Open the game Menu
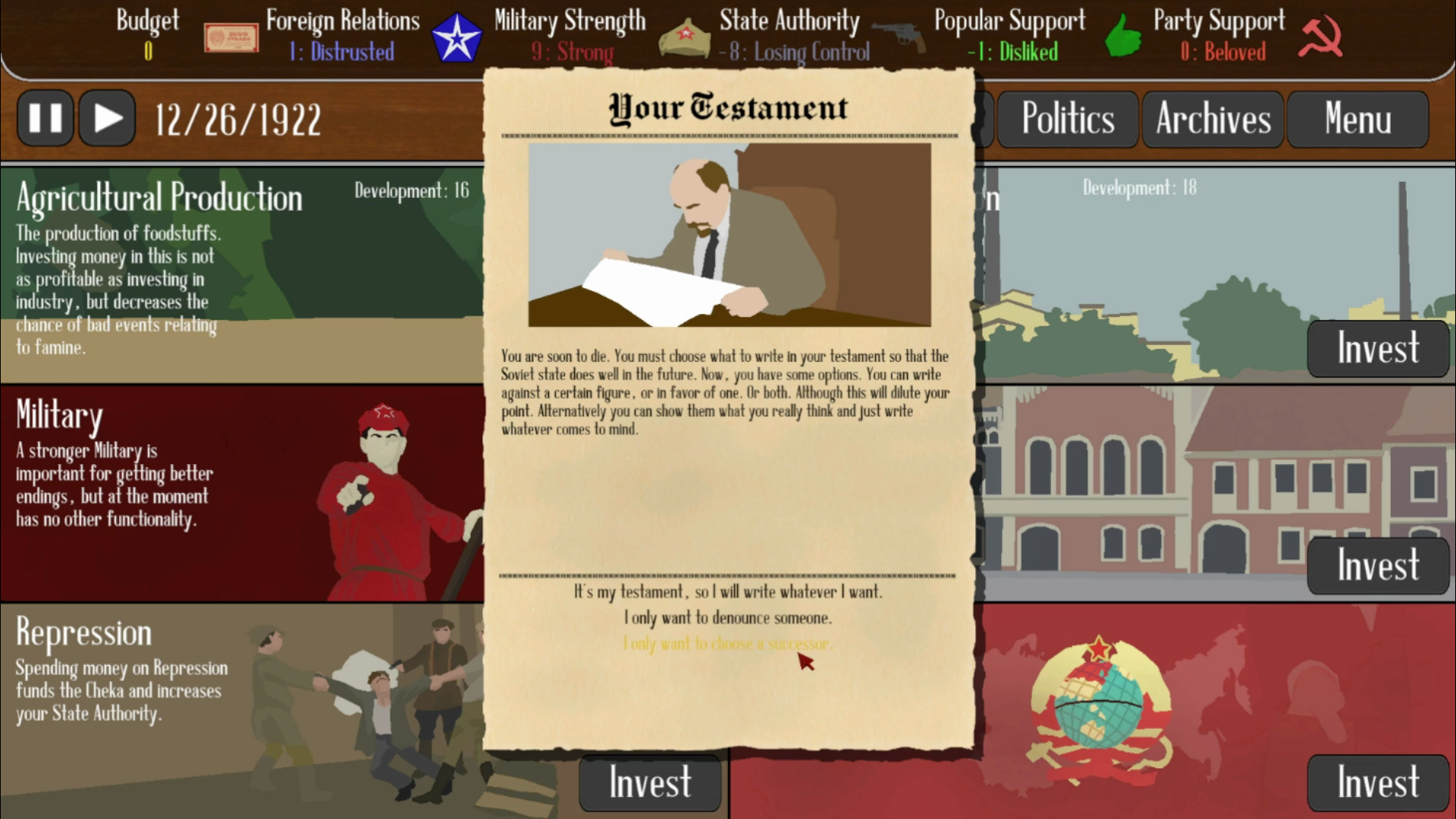The width and height of the screenshot is (1456, 819). [1357, 118]
